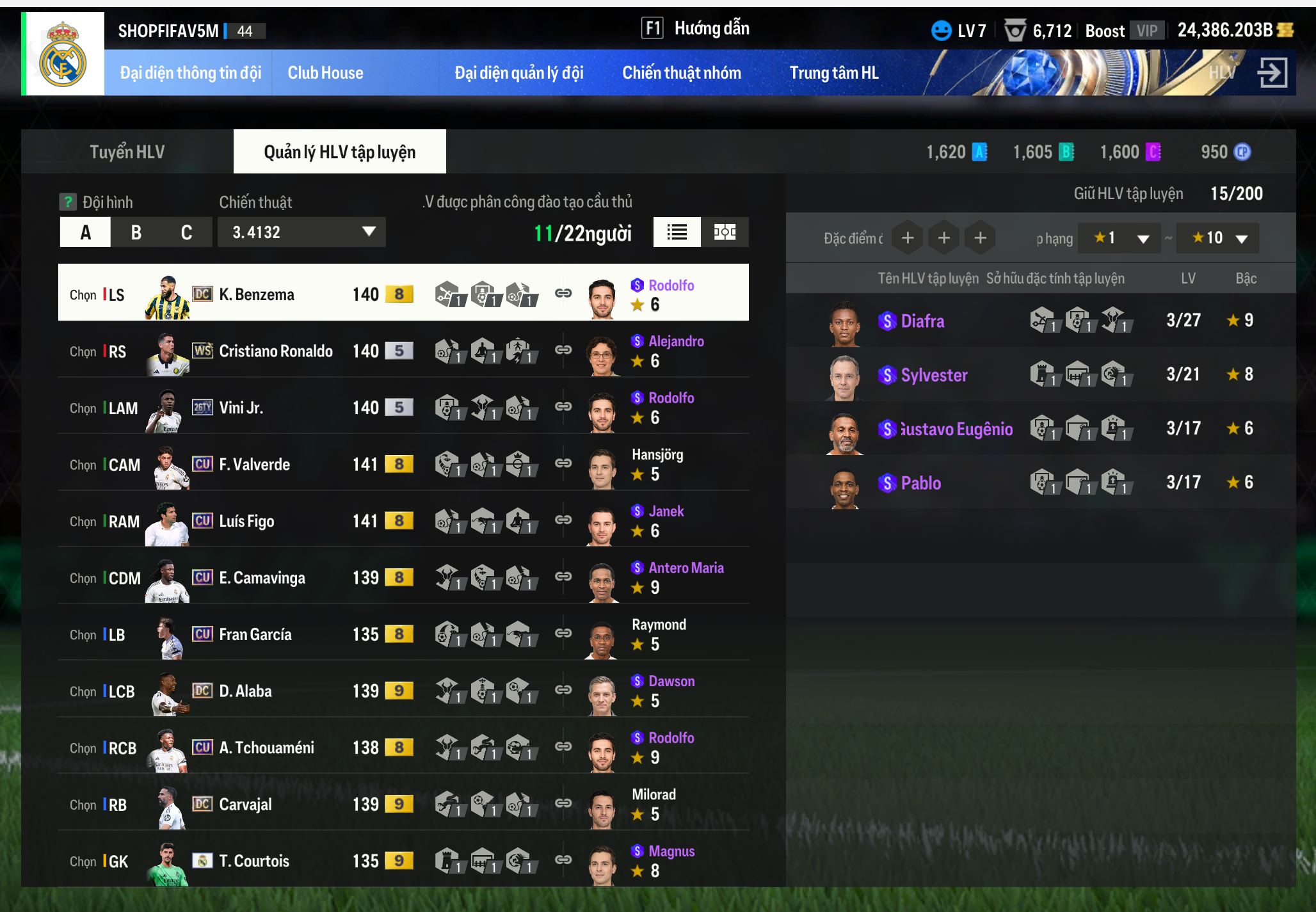Screen dimensions: 1316x912
Task: Switch to formation pitch view
Action: (725, 232)
